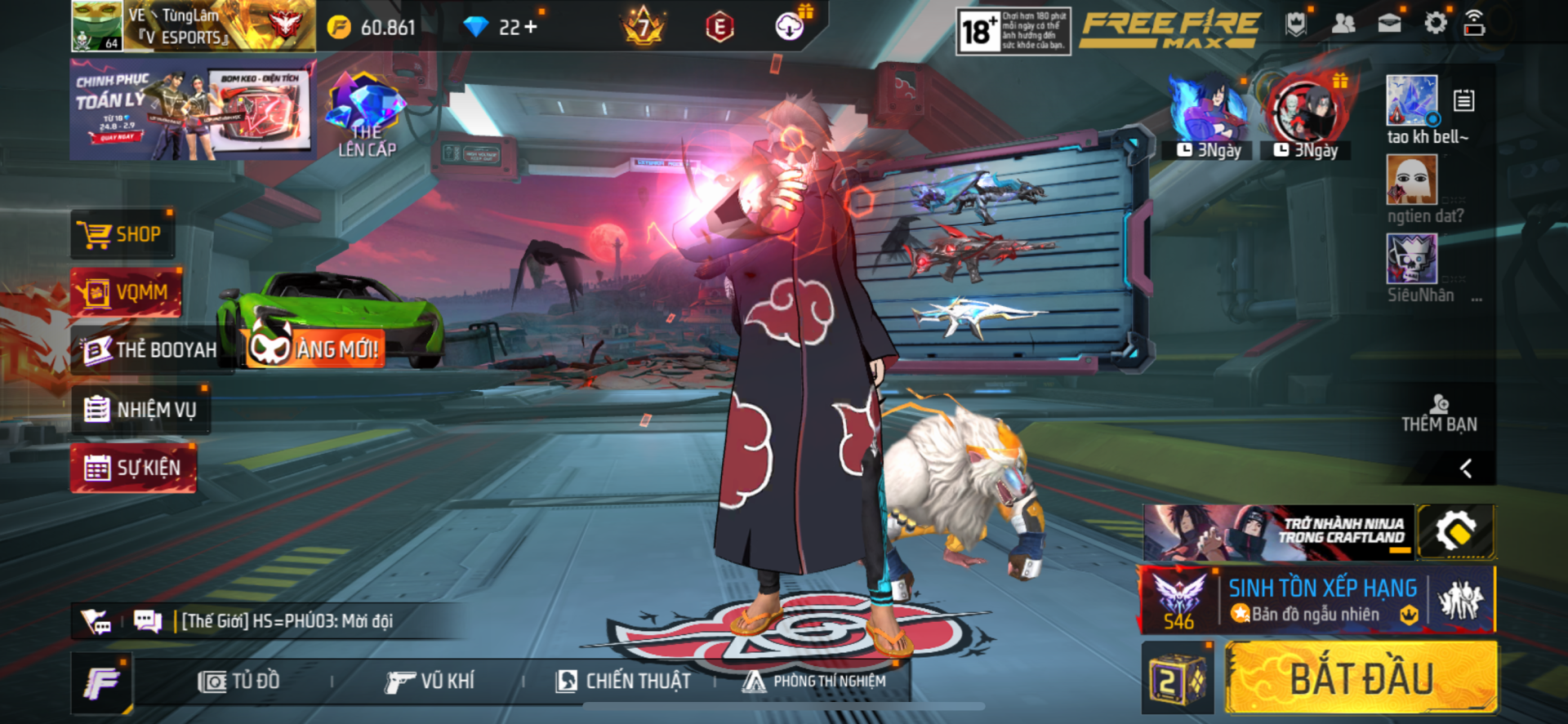Add more diamonds with plus button
This screenshot has width=1568, height=724.
pyautogui.click(x=531, y=28)
